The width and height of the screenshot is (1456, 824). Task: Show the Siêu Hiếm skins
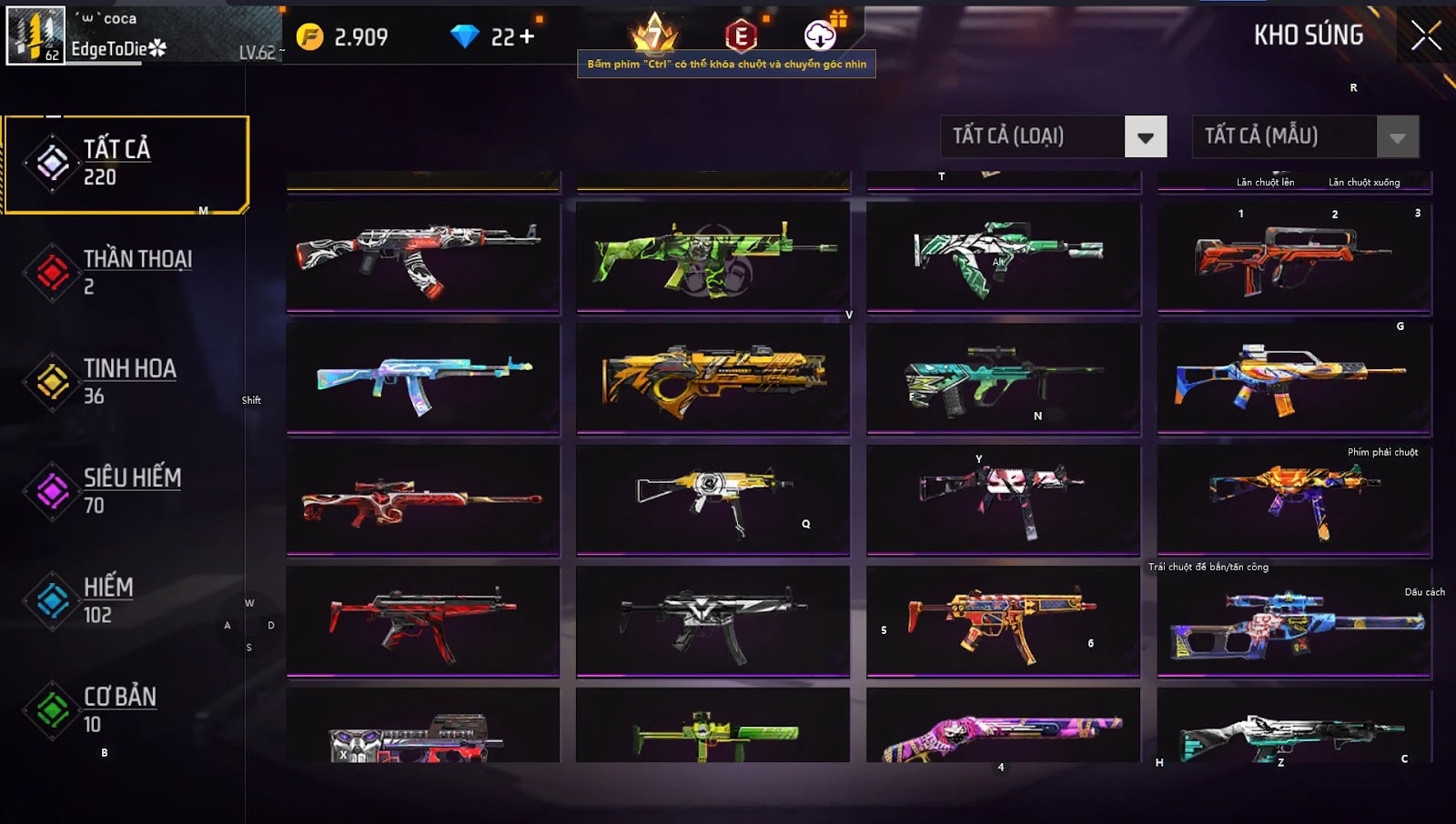(126, 491)
